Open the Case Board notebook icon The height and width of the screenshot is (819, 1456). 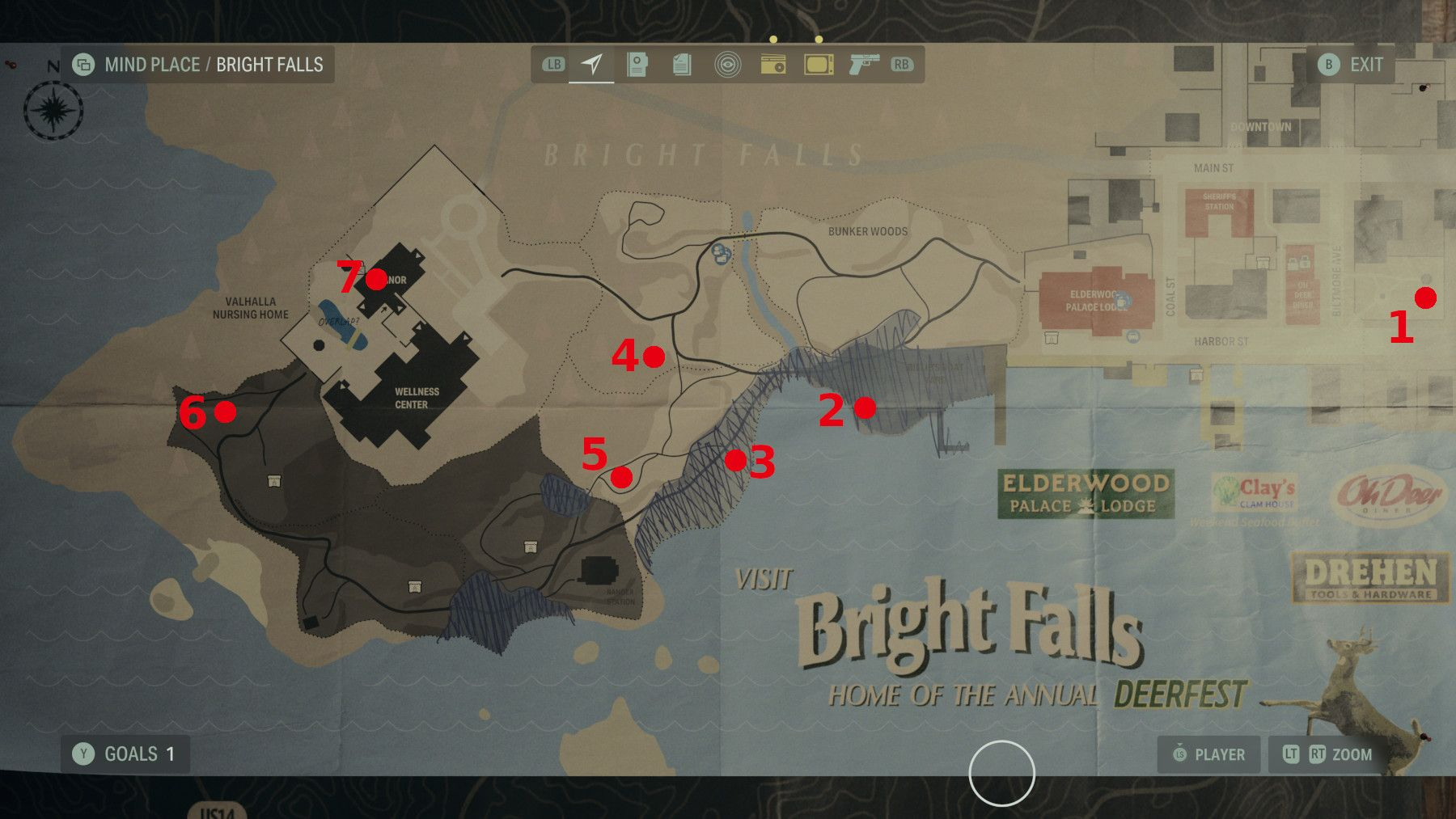[x=637, y=64]
